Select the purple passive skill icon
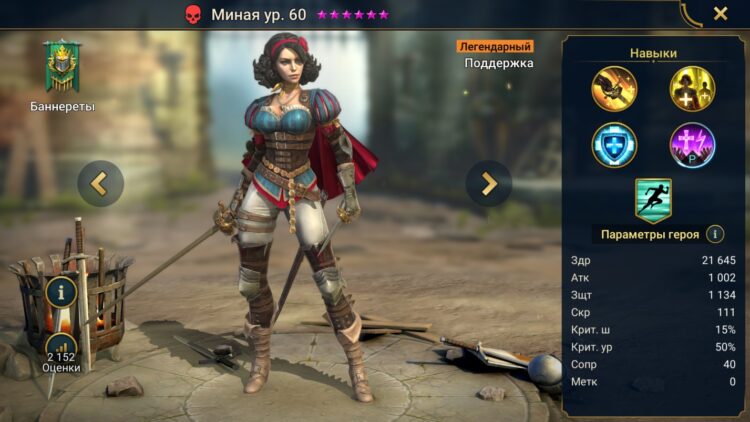This screenshot has height=422, width=750. 692,146
